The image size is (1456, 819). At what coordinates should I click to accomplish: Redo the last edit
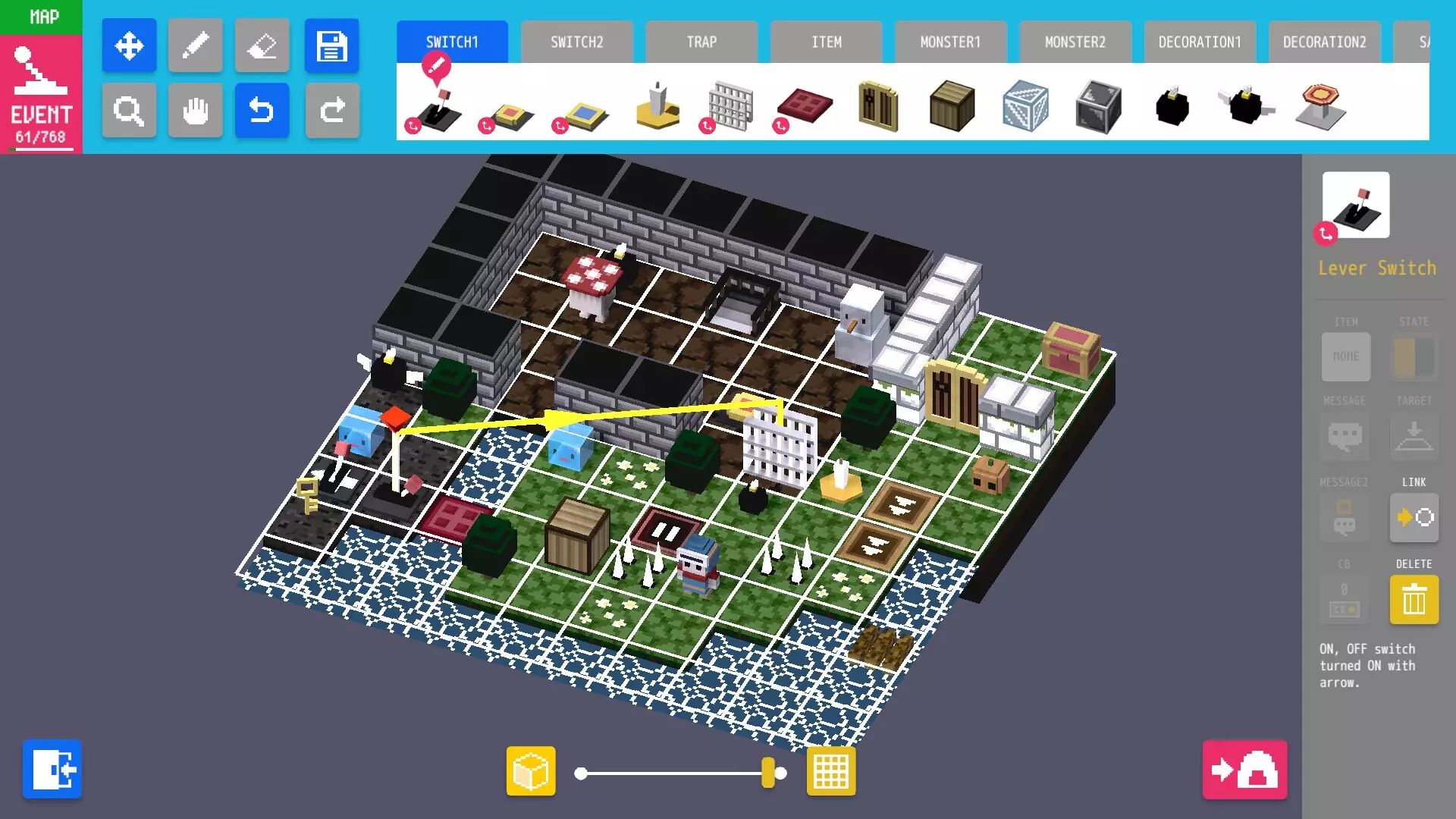332,111
